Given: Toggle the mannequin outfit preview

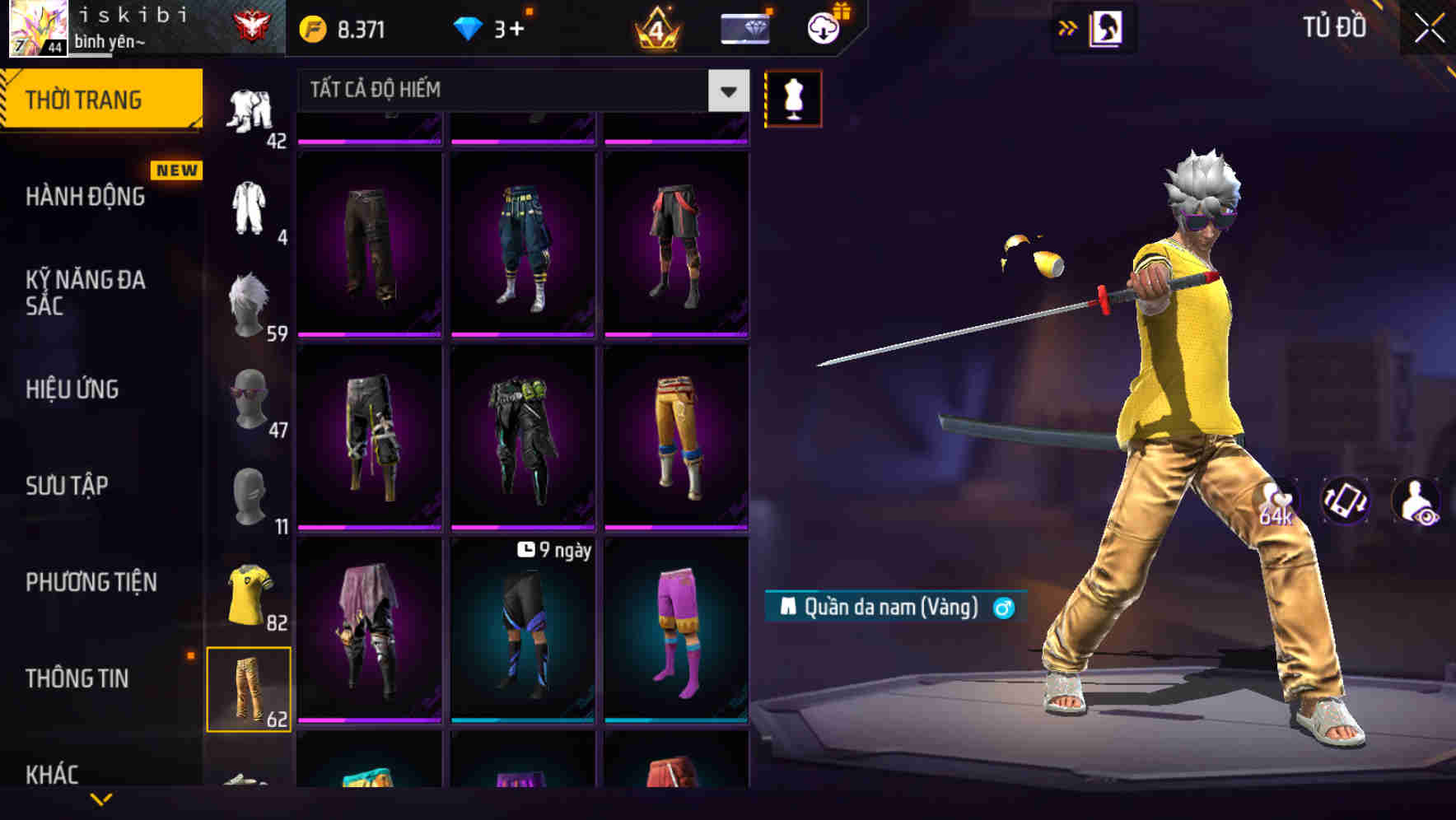Looking at the screenshot, I should pyautogui.click(x=793, y=98).
